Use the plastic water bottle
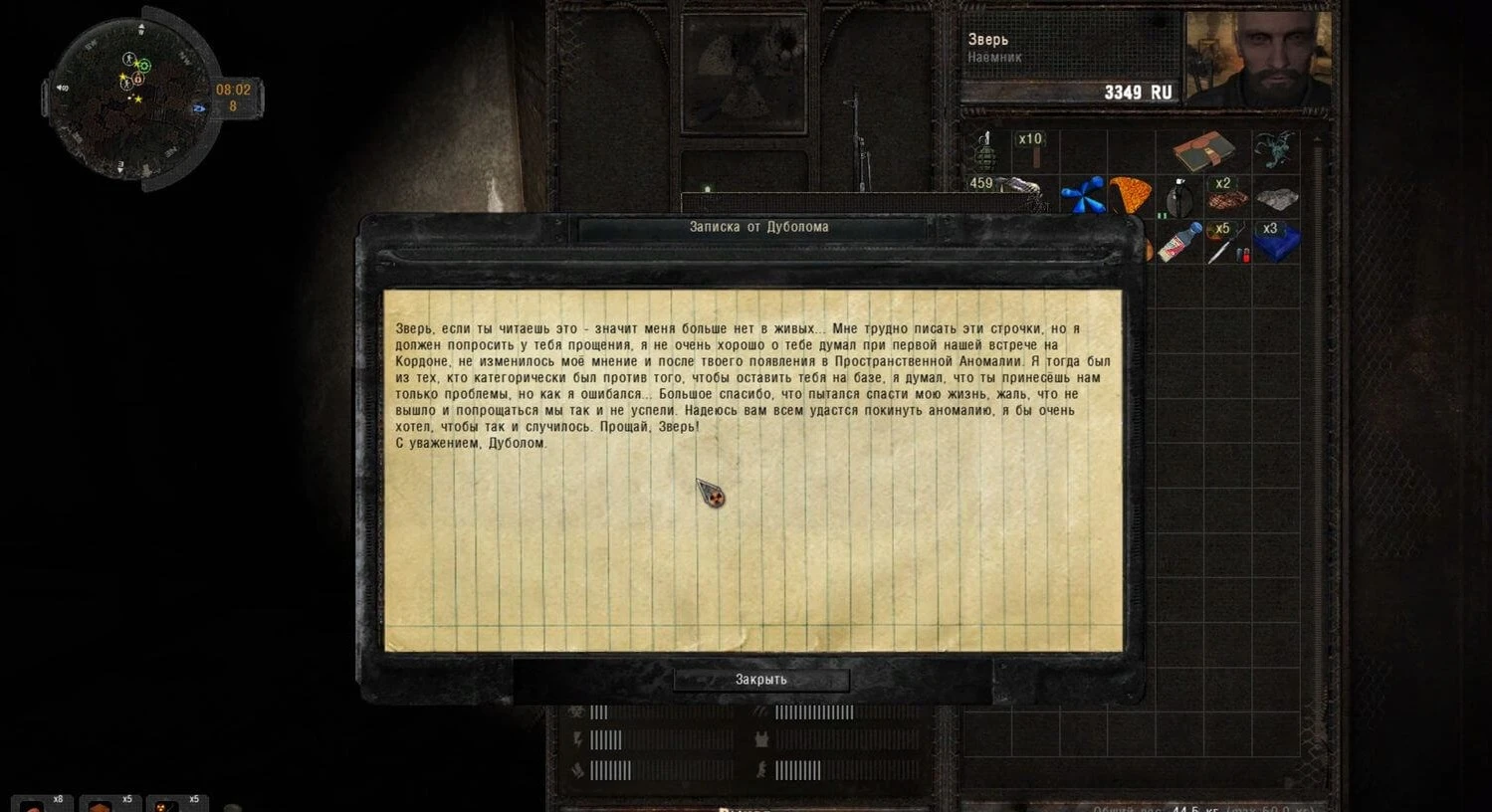1492x812 pixels. click(1179, 242)
